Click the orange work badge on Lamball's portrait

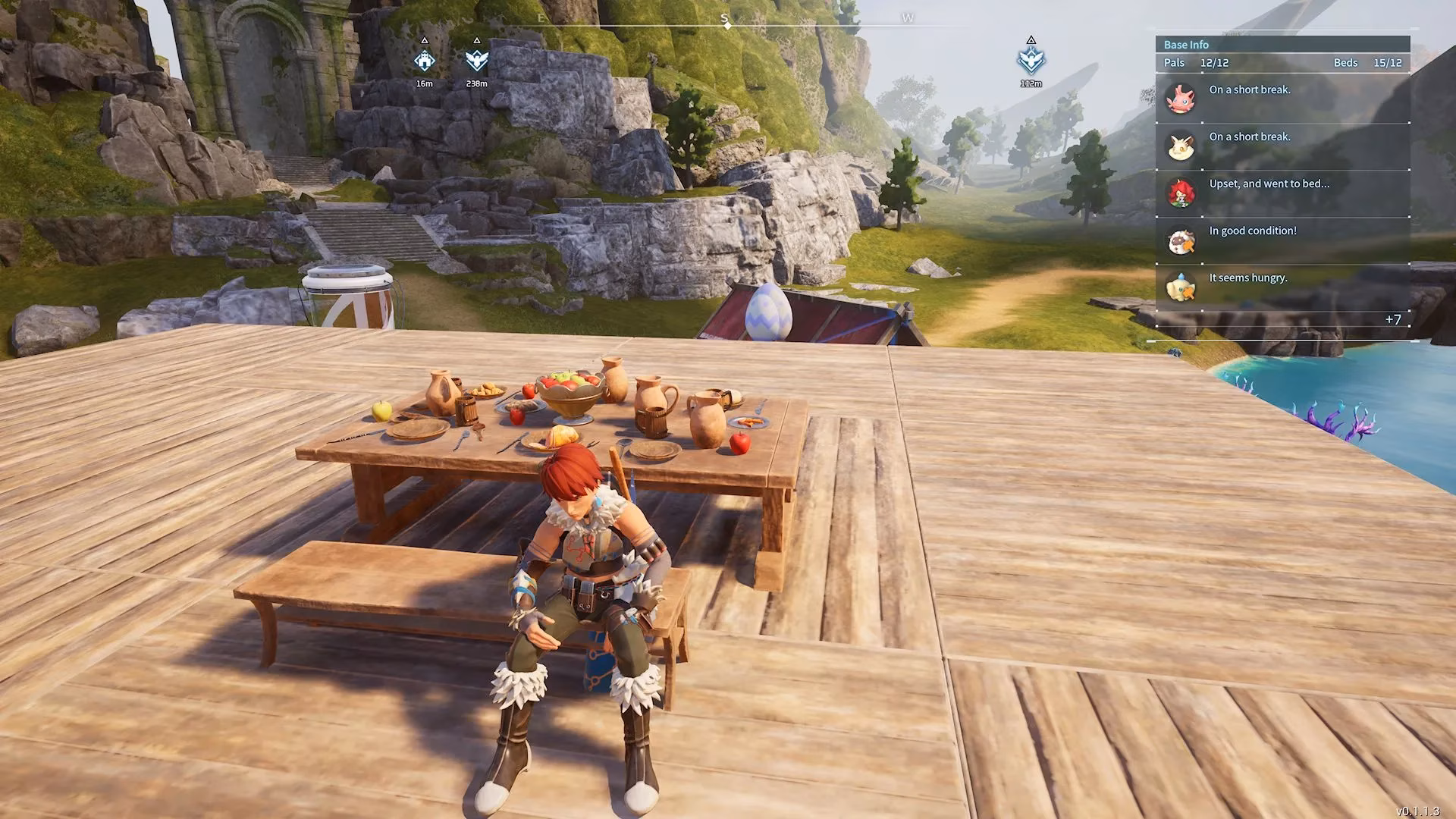(1189, 244)
